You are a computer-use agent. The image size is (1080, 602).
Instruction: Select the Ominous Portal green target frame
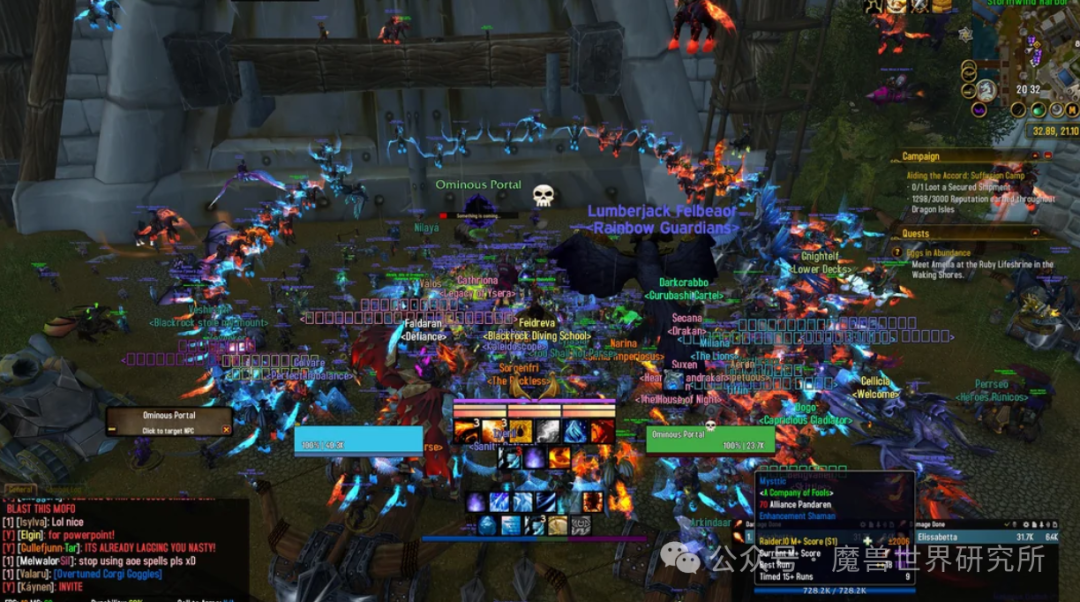710,440
